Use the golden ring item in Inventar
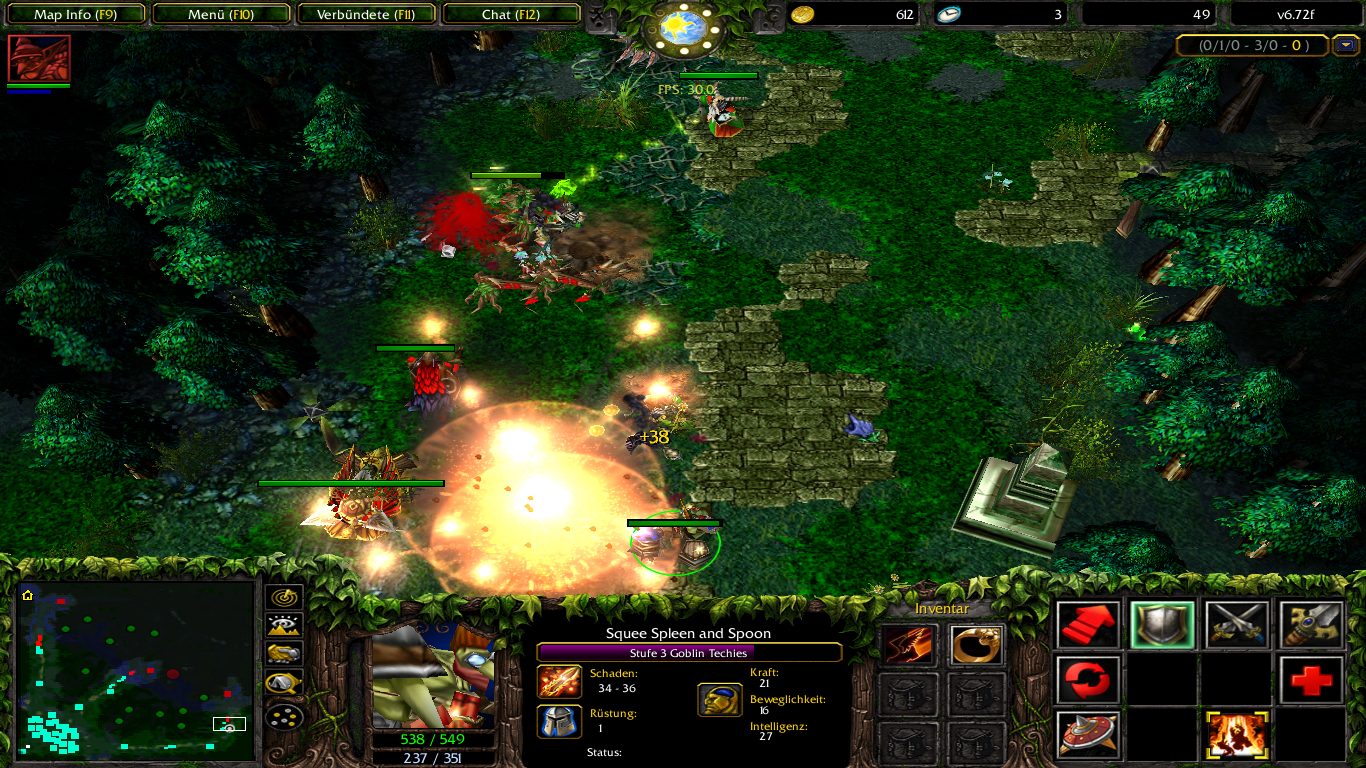Image resolution: width=1366 pixels, height=768 pixels. click(x=975, y=645)
